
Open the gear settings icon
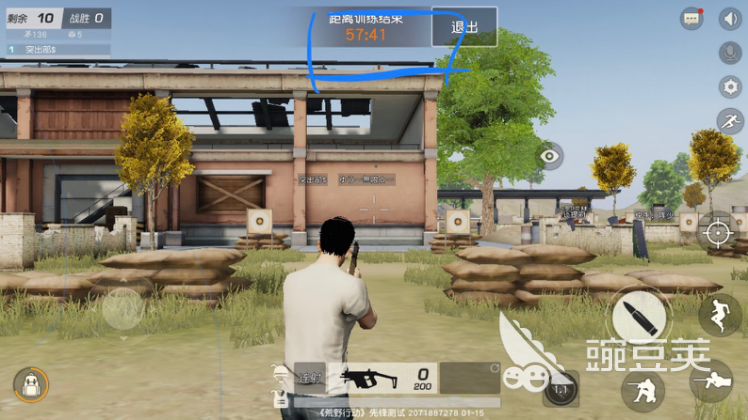(730, 87)
